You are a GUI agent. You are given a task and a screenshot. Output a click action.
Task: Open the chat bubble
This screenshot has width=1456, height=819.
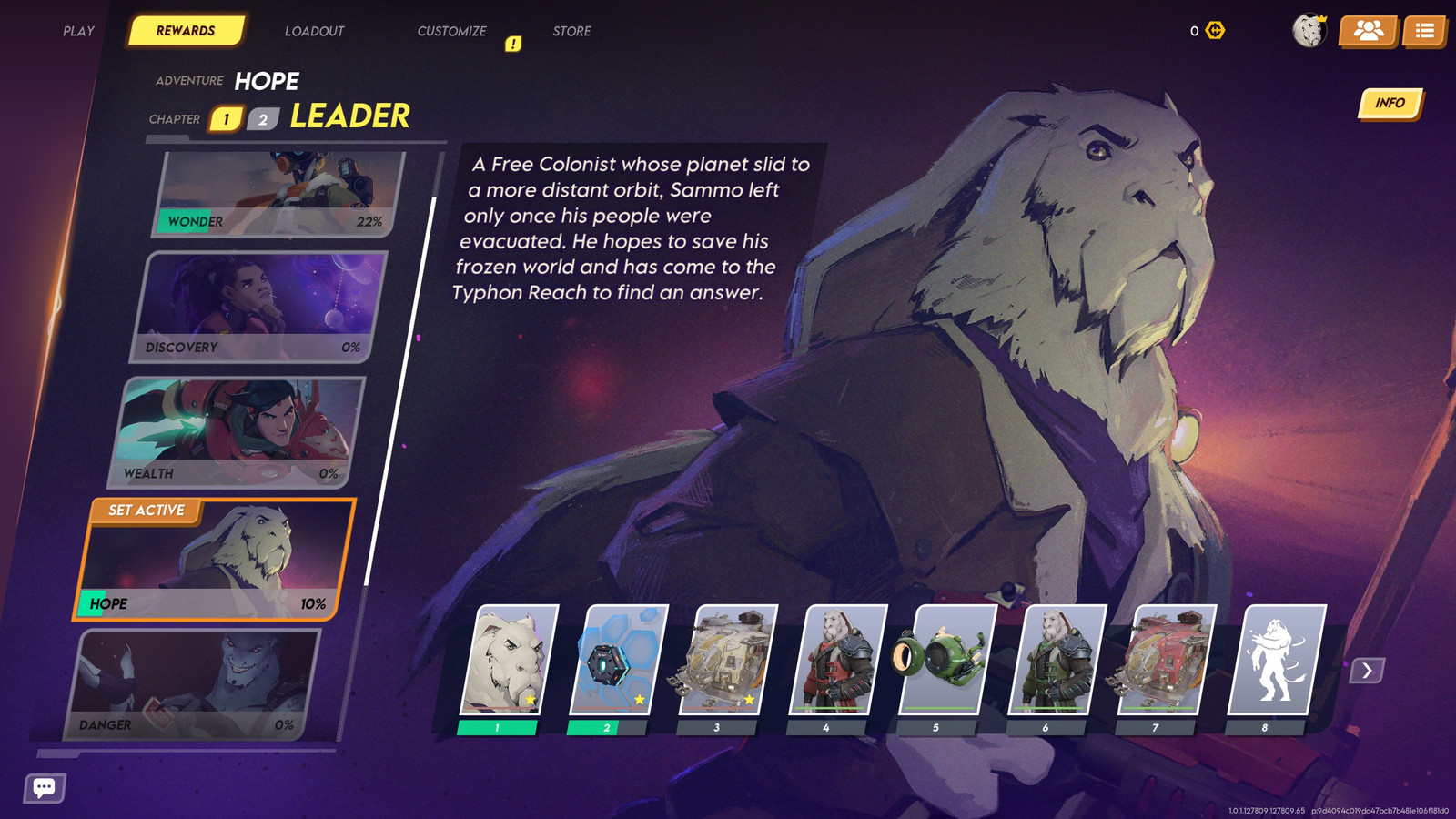point(45,787)
